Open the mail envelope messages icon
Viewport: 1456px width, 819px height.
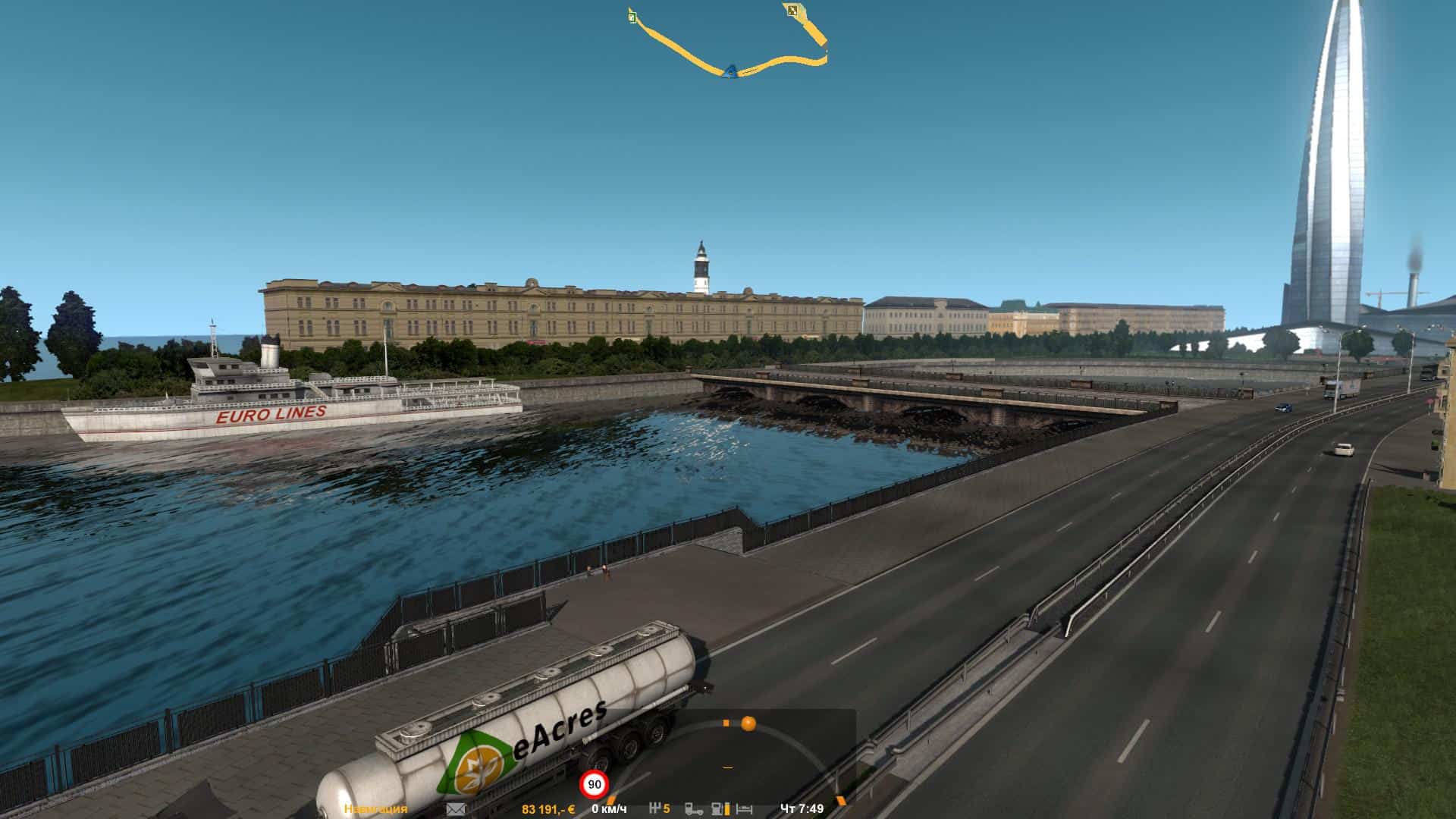tap(456, 809)
